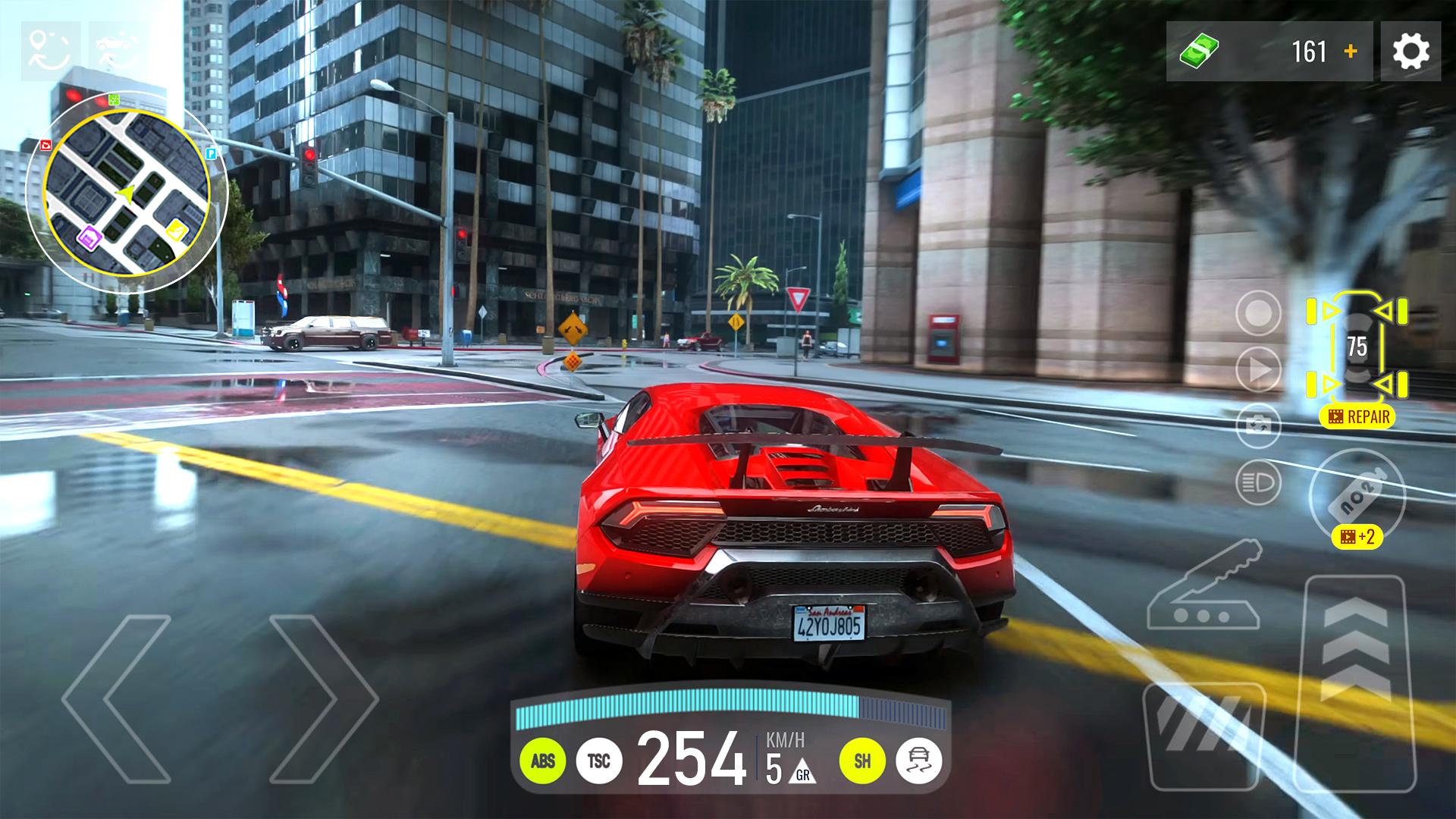Toggle the drift mode car icon
1456x819 pixels.
[918, 761]
